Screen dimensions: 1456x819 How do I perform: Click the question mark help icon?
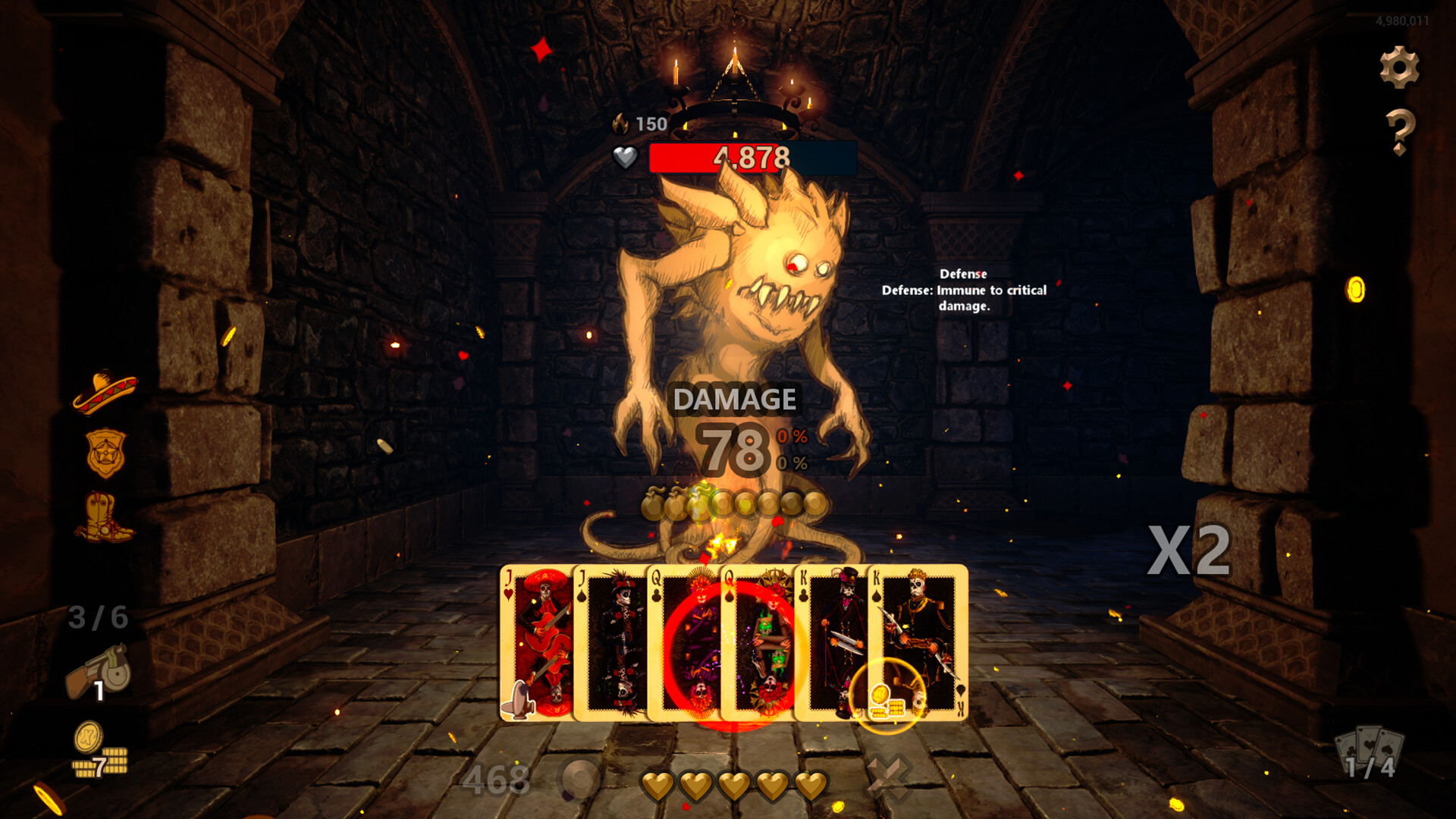[1401, 134]
